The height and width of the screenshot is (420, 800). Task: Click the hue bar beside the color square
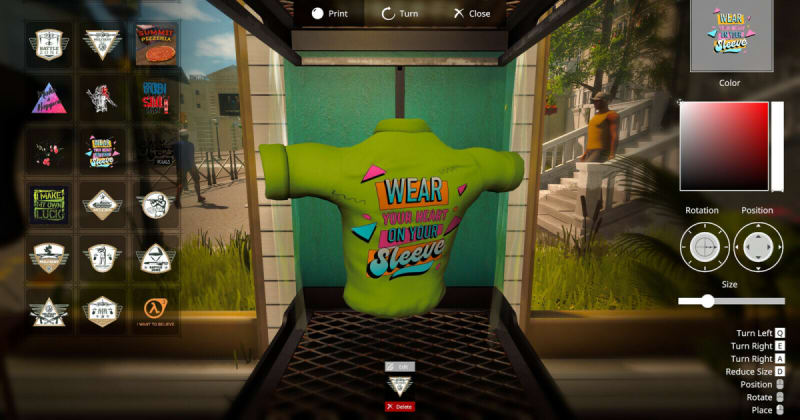pyautogui.click(x=777, y=146)
